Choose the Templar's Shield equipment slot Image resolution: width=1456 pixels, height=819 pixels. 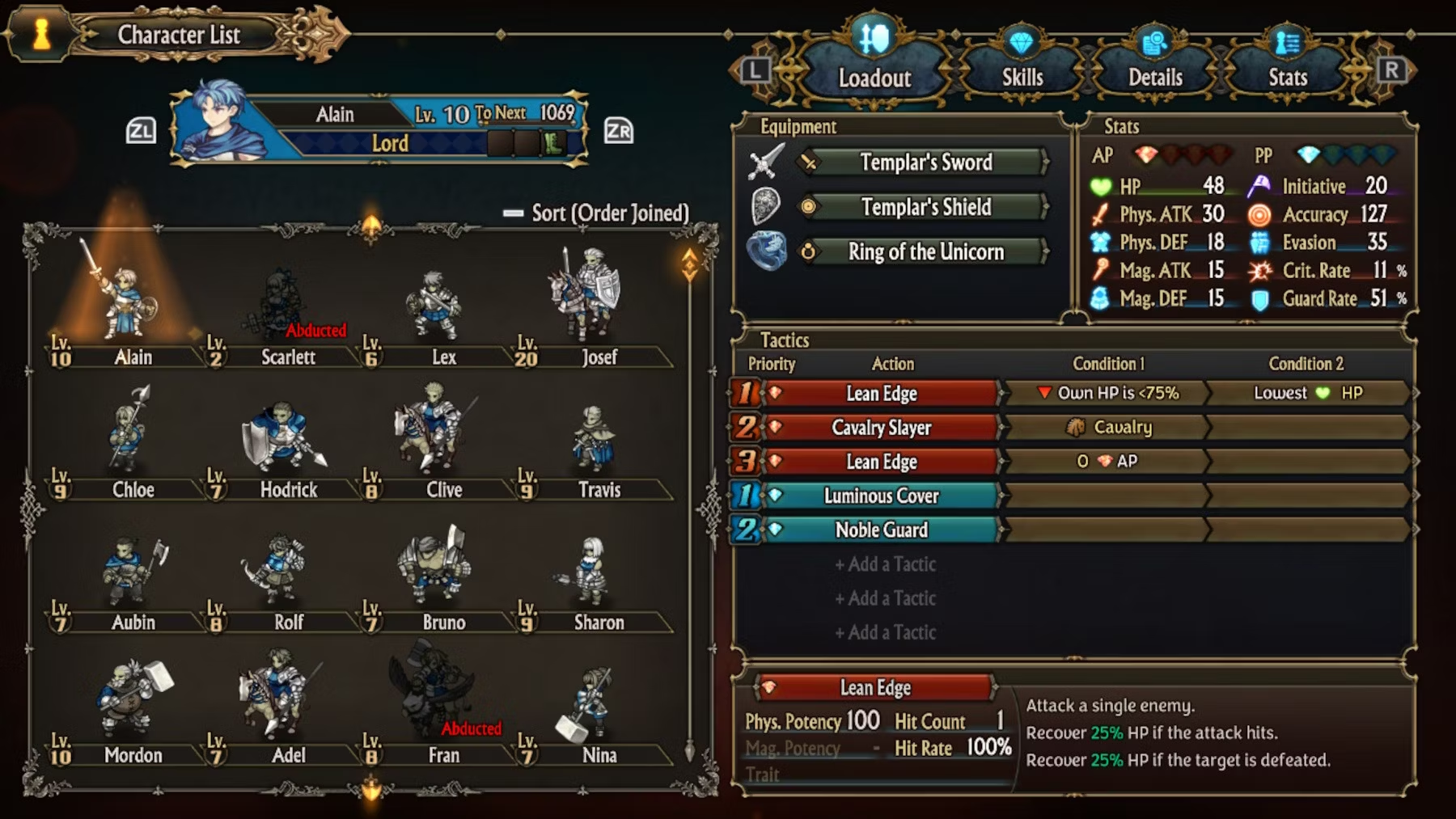tap(925, 207)
